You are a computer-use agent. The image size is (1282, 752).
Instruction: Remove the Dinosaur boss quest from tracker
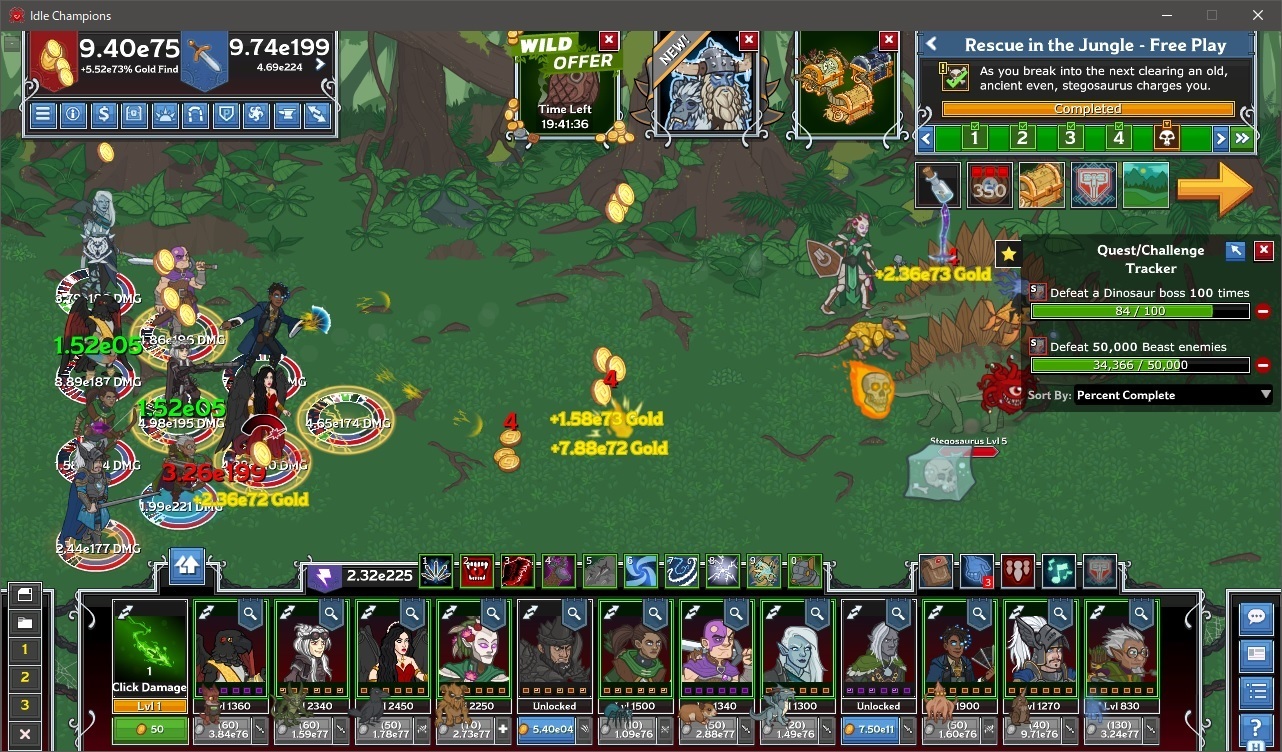[1263, 312]
